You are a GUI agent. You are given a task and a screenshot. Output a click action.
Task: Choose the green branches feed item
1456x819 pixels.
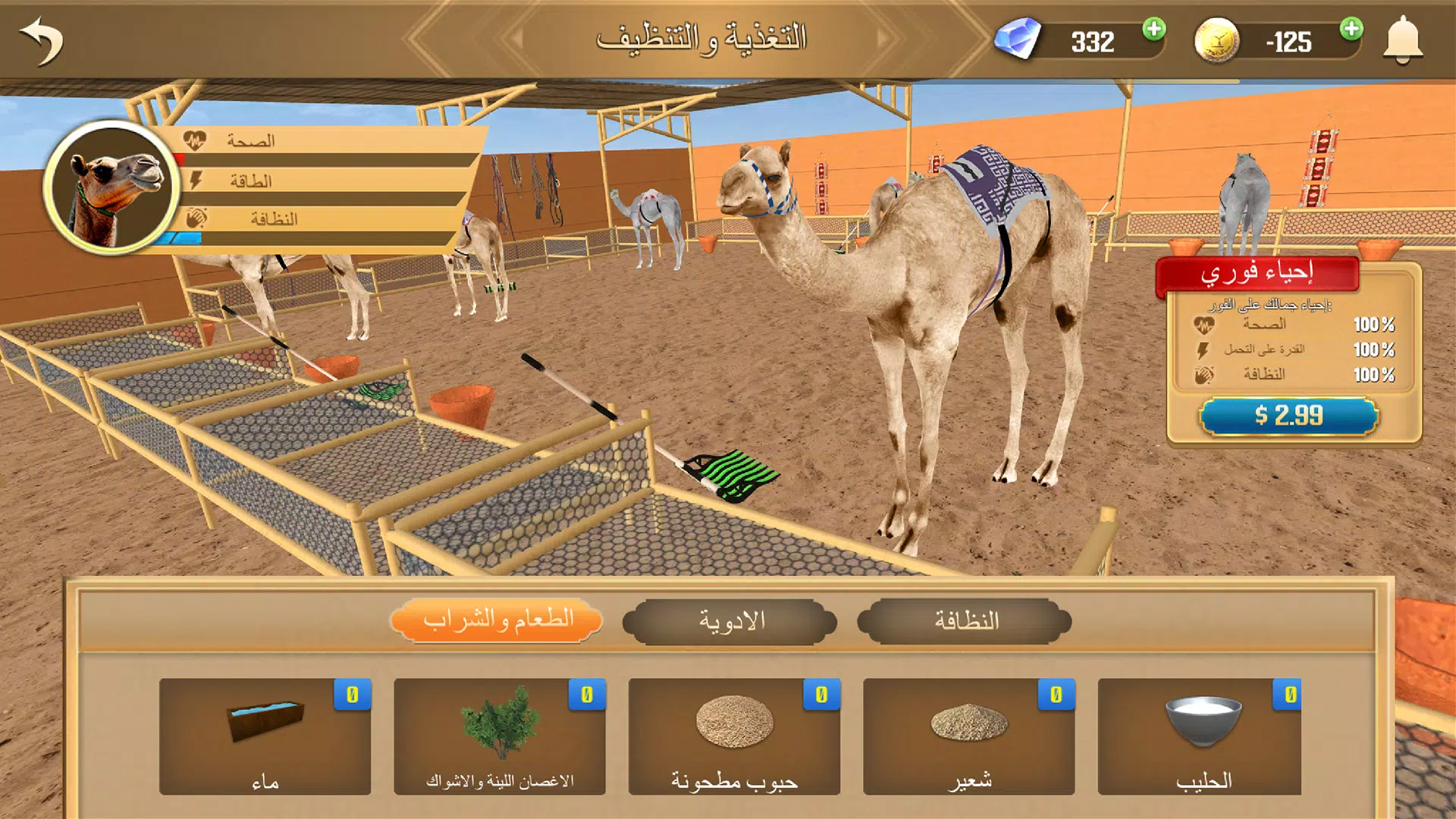coord(499,736)
